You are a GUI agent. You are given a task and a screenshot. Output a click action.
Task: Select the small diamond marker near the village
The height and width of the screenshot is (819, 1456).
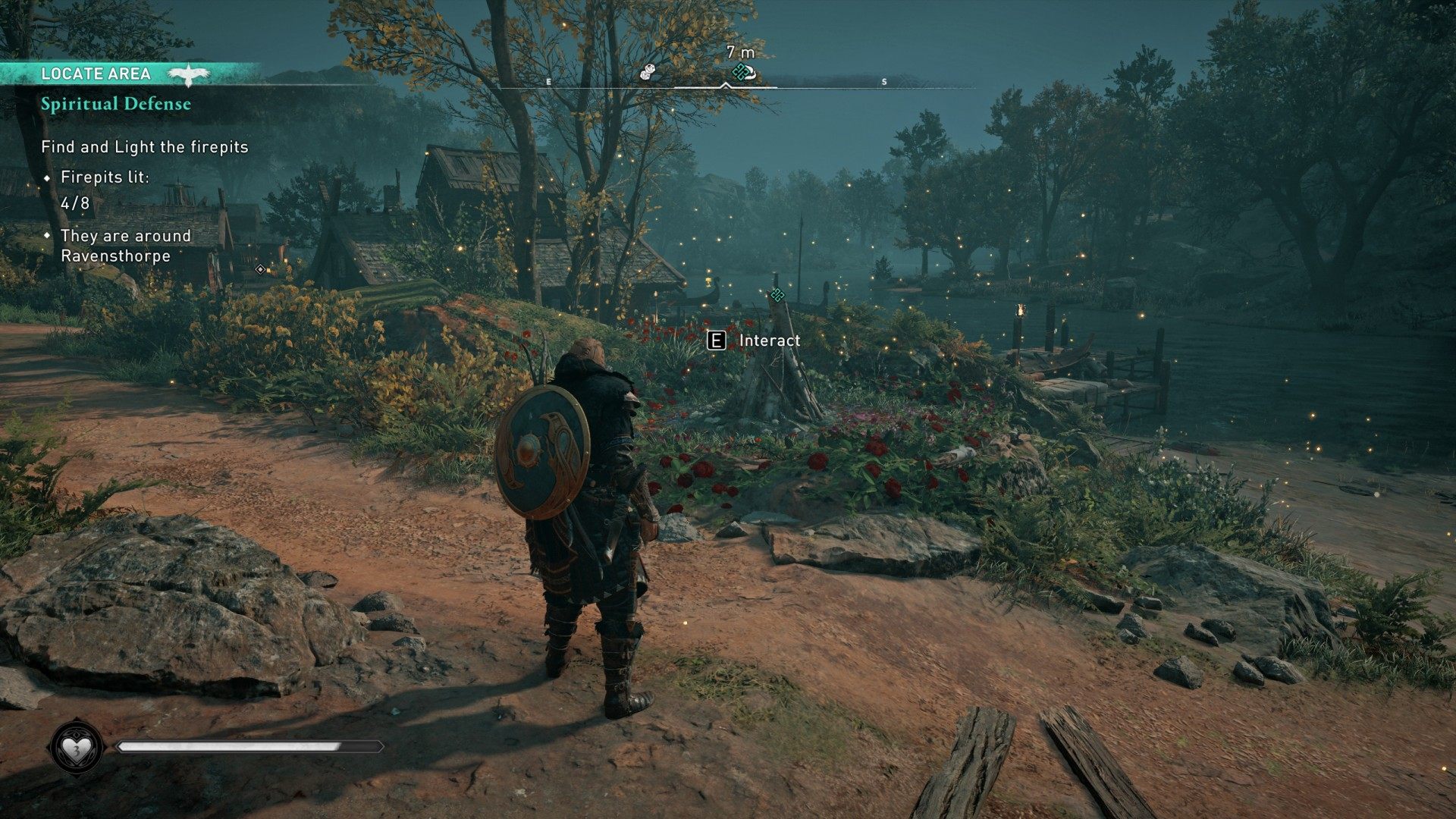pos(260,269)
